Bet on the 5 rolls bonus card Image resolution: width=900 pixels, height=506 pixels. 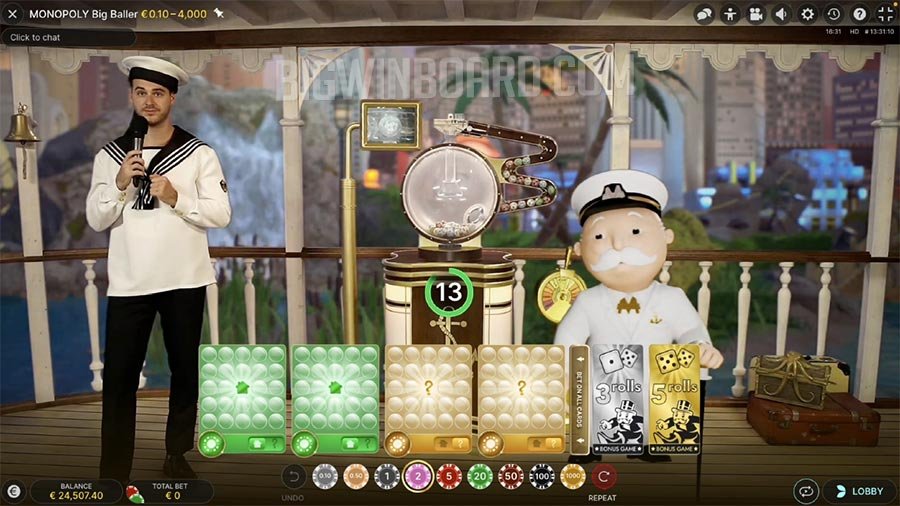coord(673,399)
